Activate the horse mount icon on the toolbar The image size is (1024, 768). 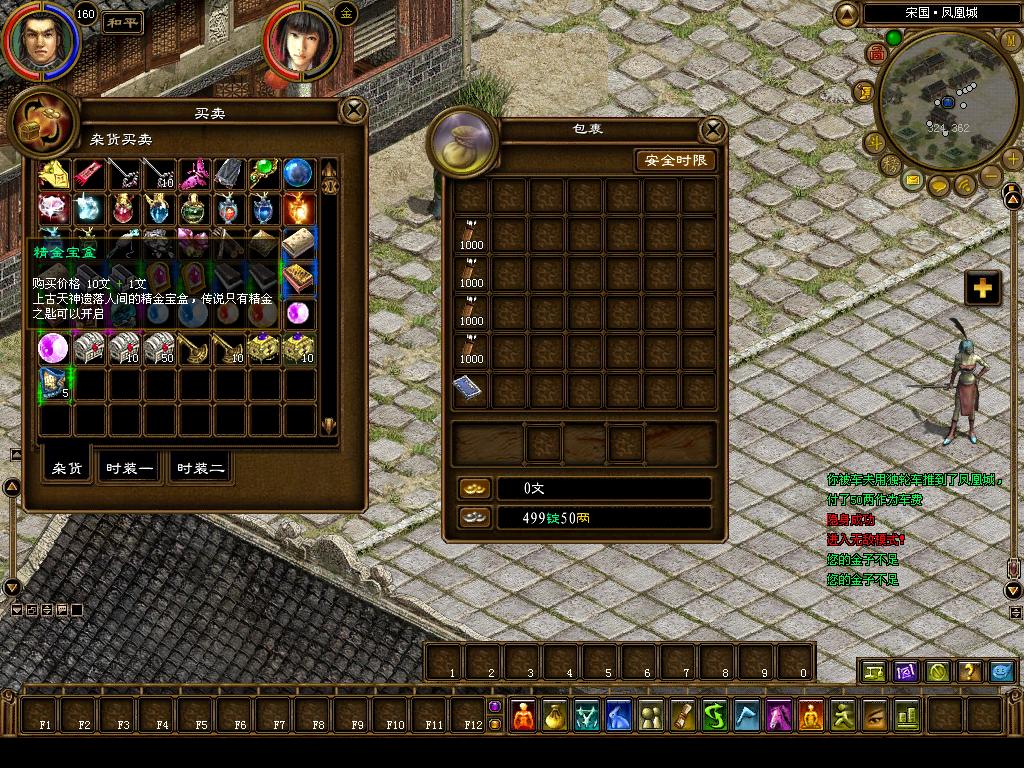pos(779,715)
